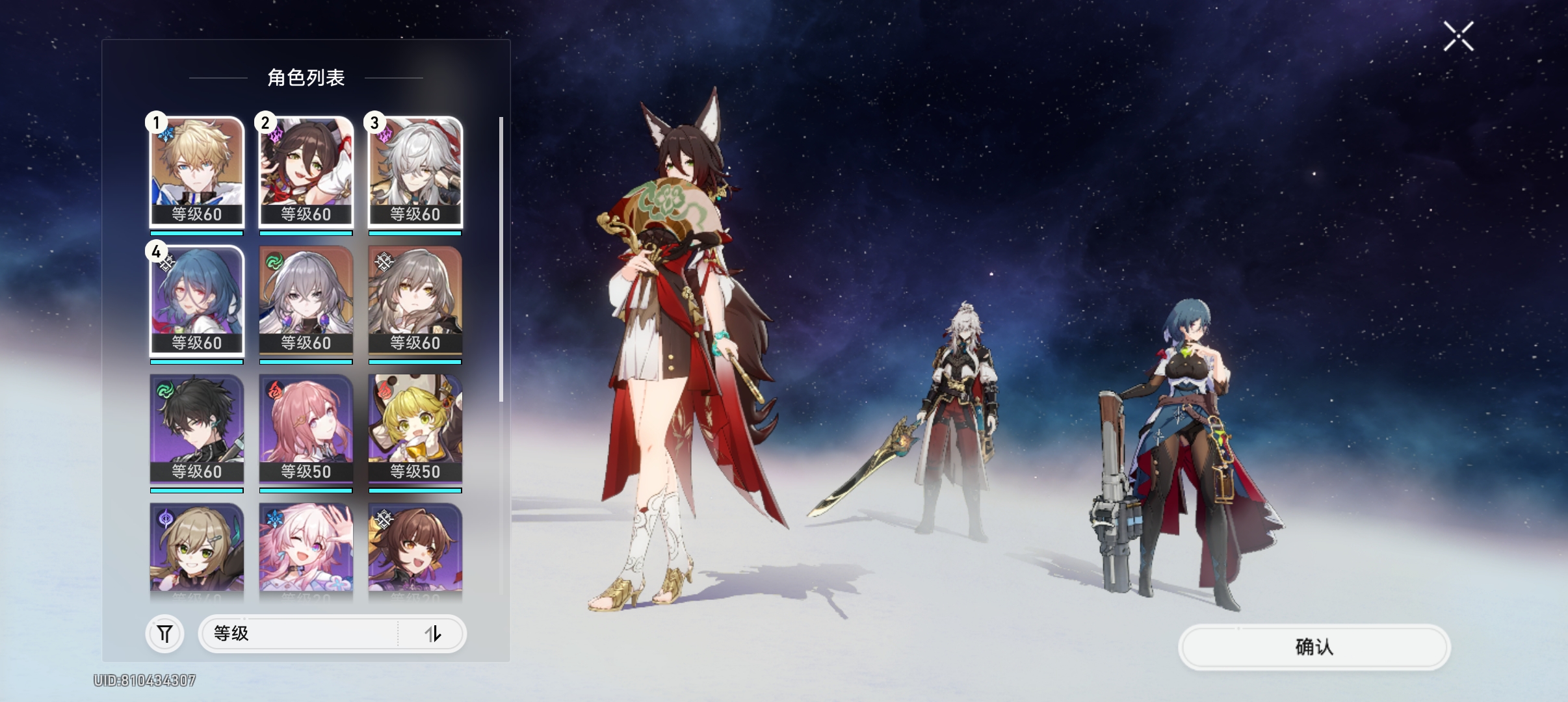
Task: Confirm the team with the 确认 button
Action: (x=1314, y=647)
